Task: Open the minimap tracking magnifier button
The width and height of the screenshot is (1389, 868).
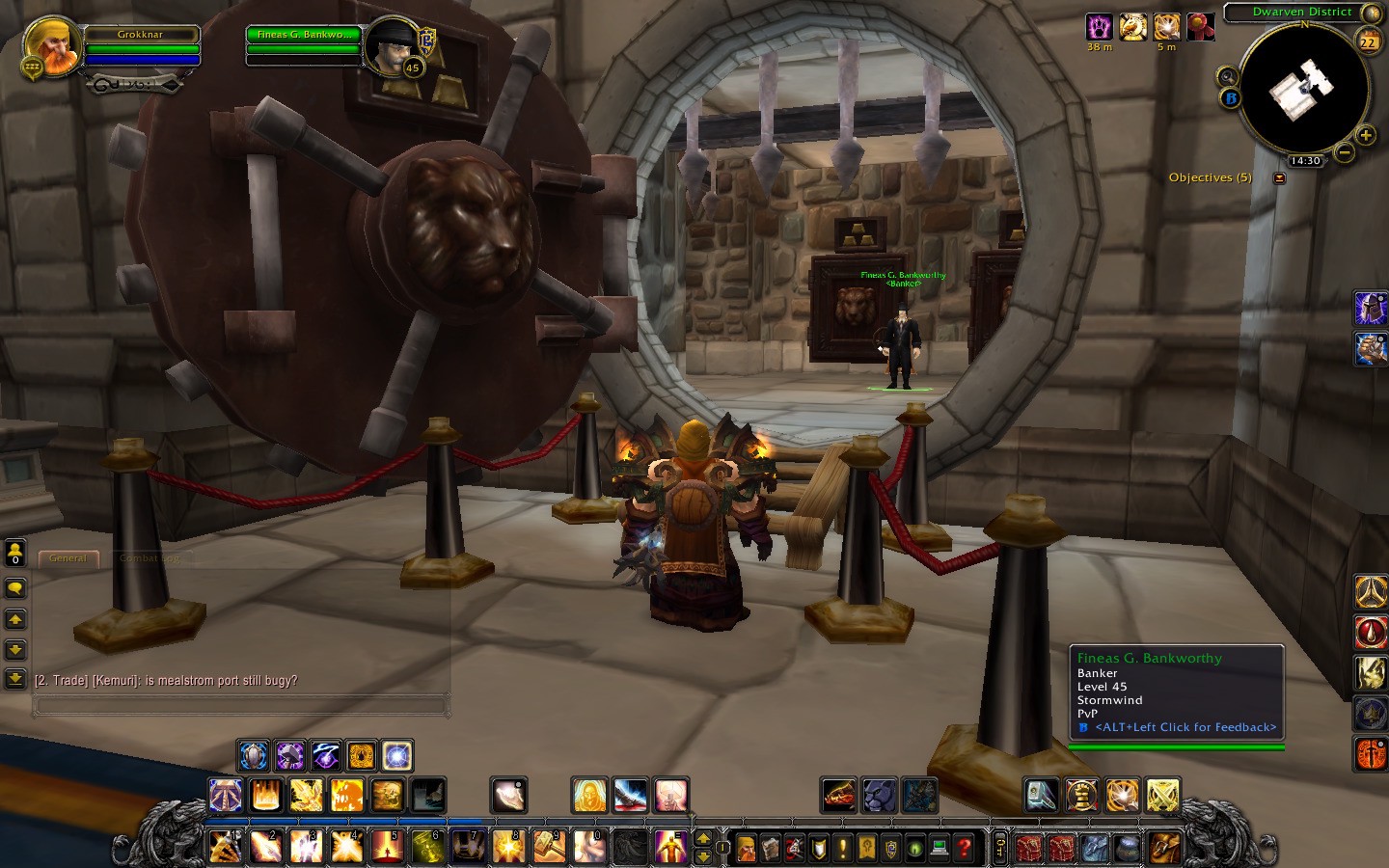Action: pyautogui.click(x=1227, y=77)
